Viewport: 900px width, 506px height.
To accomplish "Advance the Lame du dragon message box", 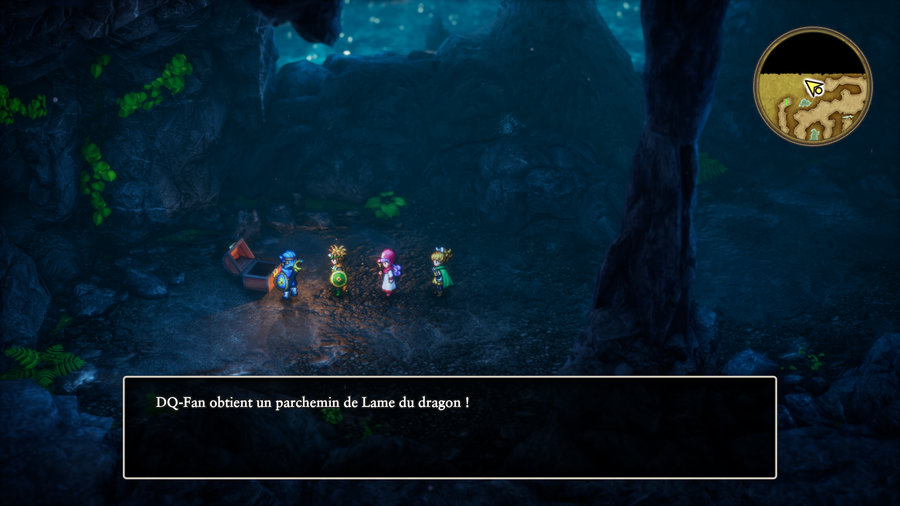I will coord(449,427).
